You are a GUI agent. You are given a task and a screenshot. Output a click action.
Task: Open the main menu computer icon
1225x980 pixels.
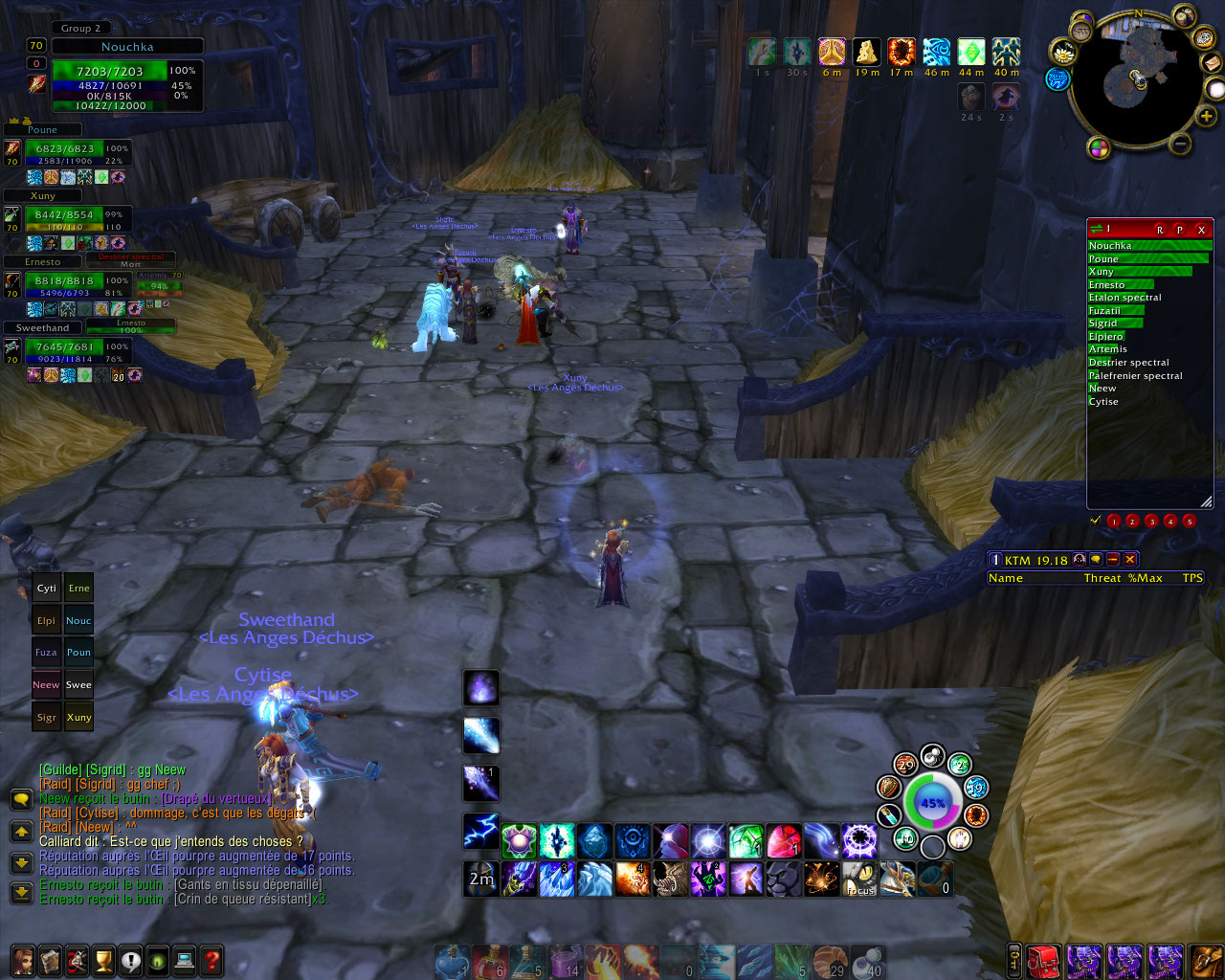pyautogui.click(x=185, y=960)
